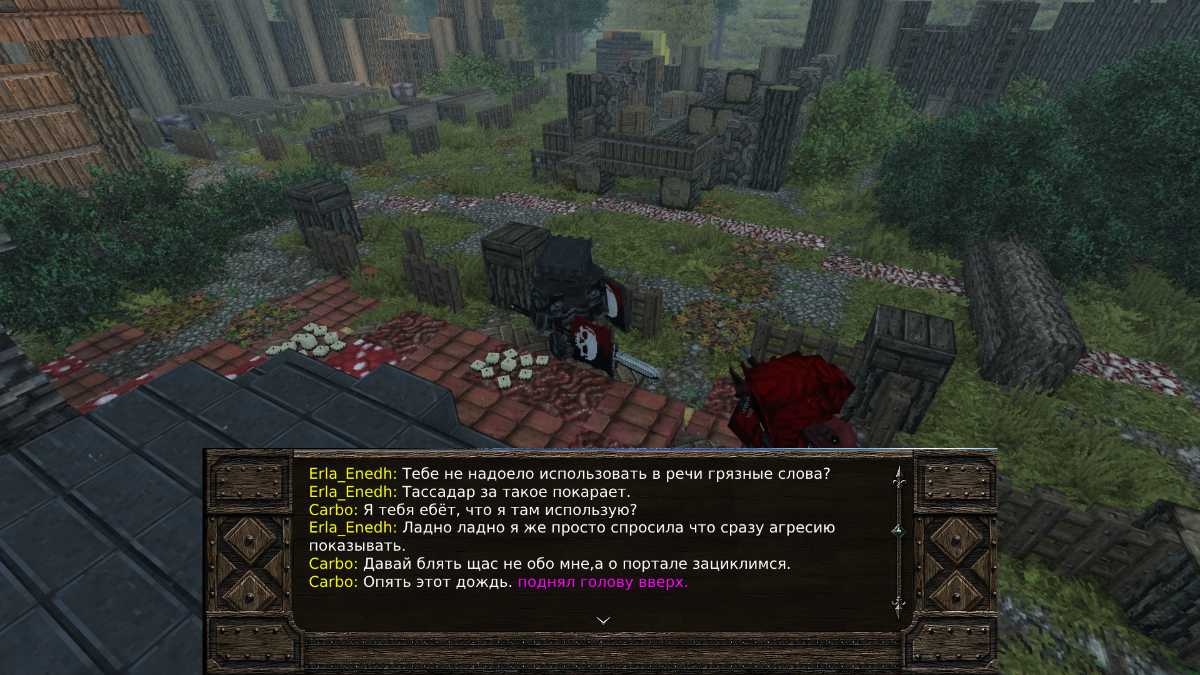Select the last chat line about rain
The height and width of the screenshot is (675, 1200).
click(498, 582)
